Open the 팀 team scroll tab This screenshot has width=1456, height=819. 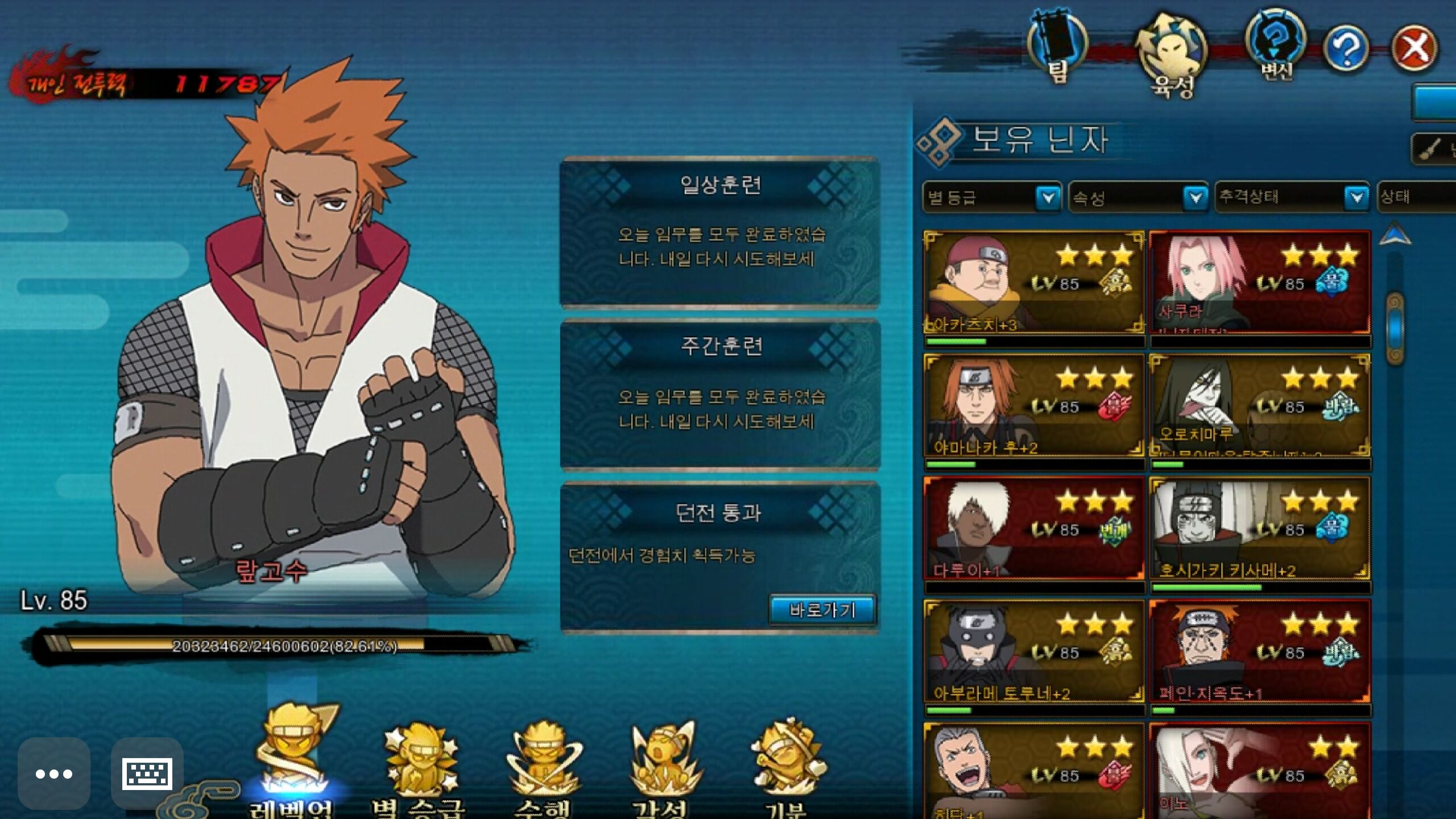pos(1057,47)
